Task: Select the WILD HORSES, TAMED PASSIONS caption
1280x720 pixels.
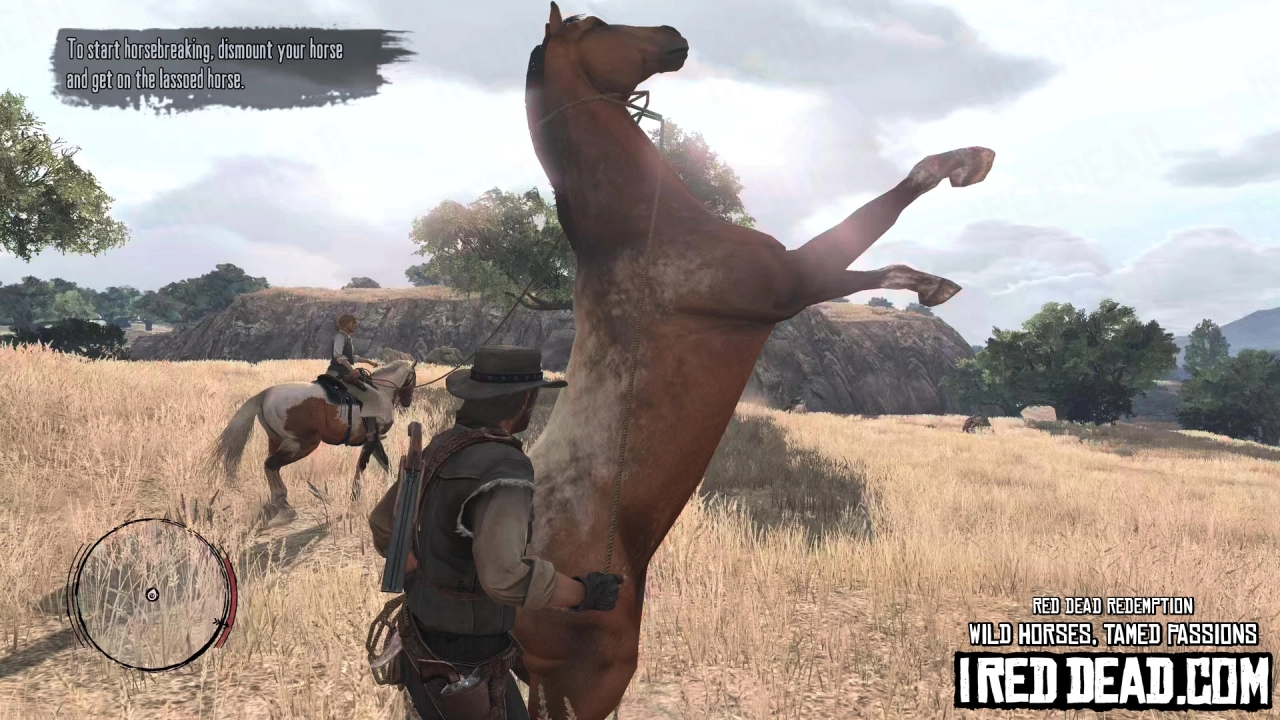Action: click(1110, 633)
